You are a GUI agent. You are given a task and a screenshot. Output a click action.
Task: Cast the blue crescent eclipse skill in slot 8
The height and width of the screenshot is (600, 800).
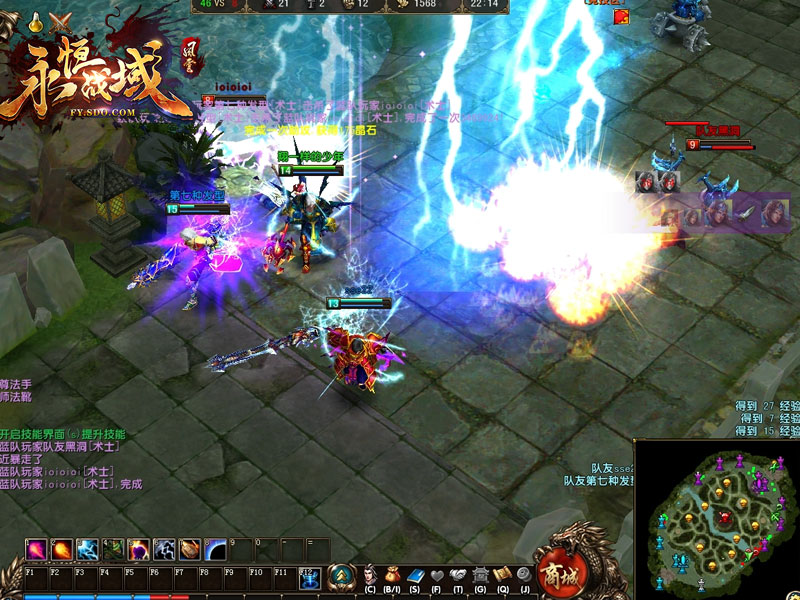216,549
